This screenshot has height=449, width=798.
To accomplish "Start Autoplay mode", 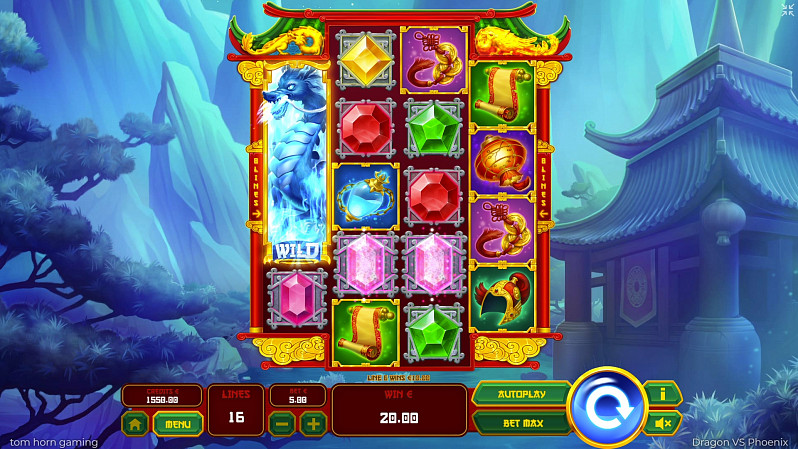I will click(x=521, y=394).
